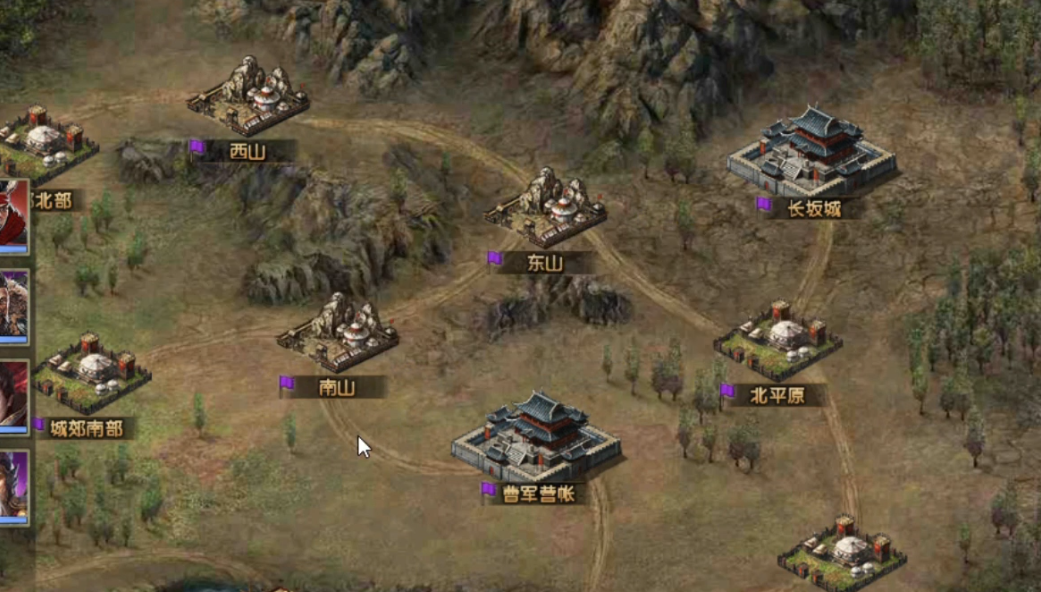Select the 长坂城 fortress city
This screenshot has width=1041, height=592.
pyautogui.click(x=811, y=153)
